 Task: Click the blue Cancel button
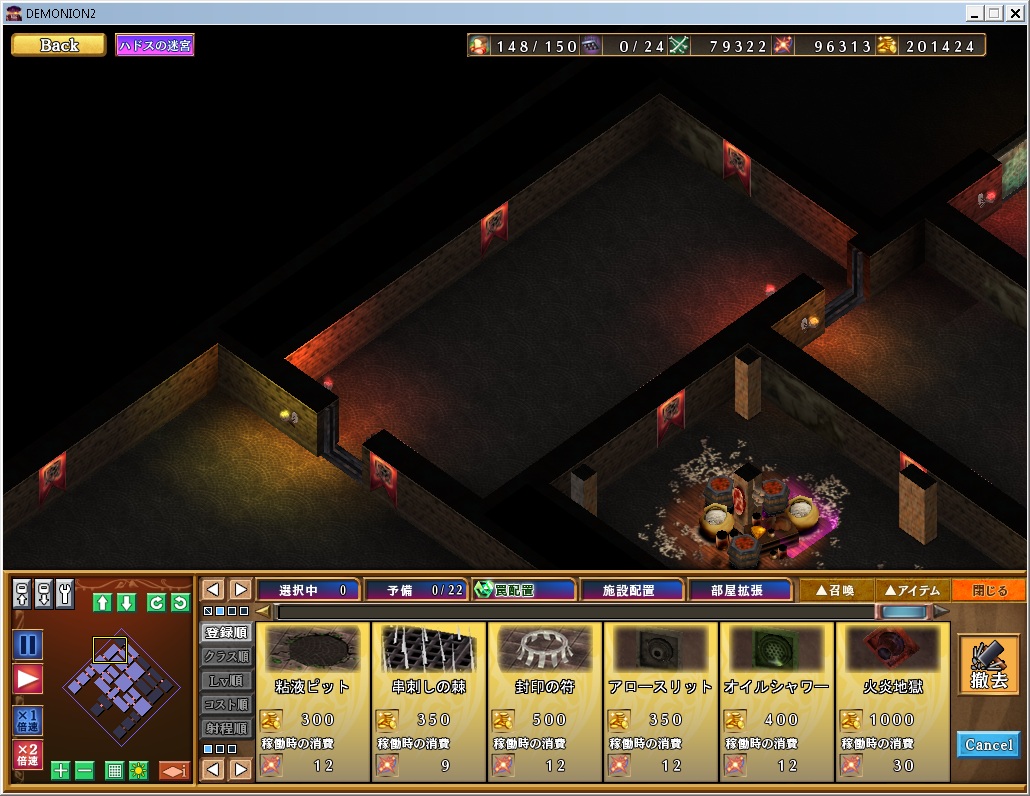pyautogui.click(x=988, y=744)
